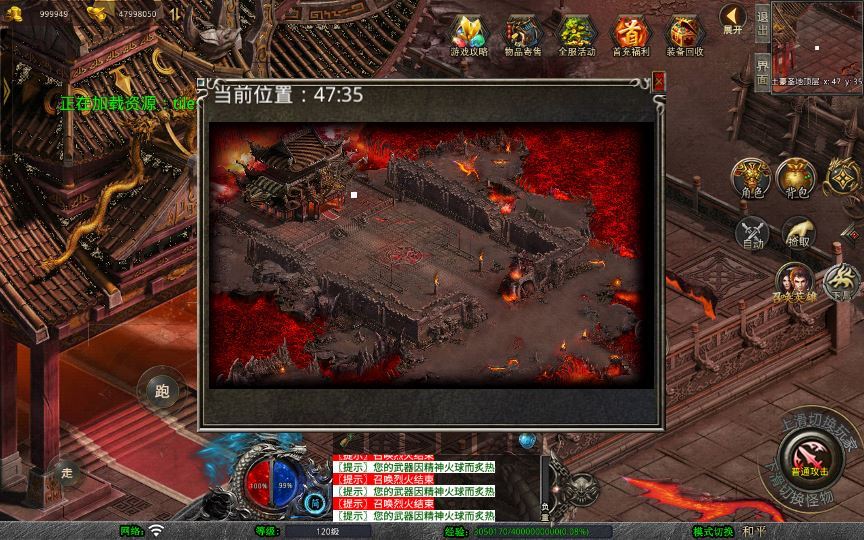Viewport: 864px width, 540px height.
Task: Switch to 跑 run mode
Action: click(162, 391)
